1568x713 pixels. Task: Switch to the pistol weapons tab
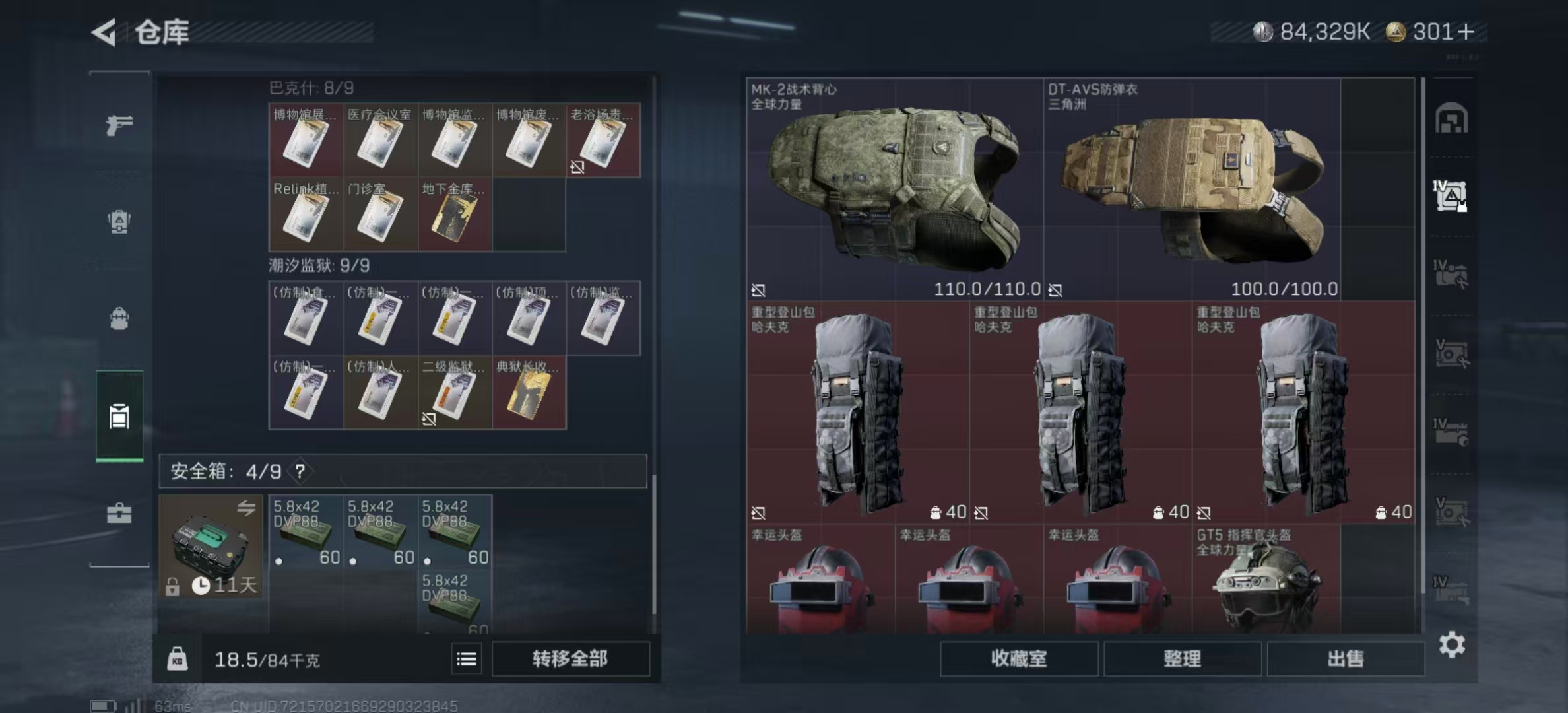pos(119,124)
